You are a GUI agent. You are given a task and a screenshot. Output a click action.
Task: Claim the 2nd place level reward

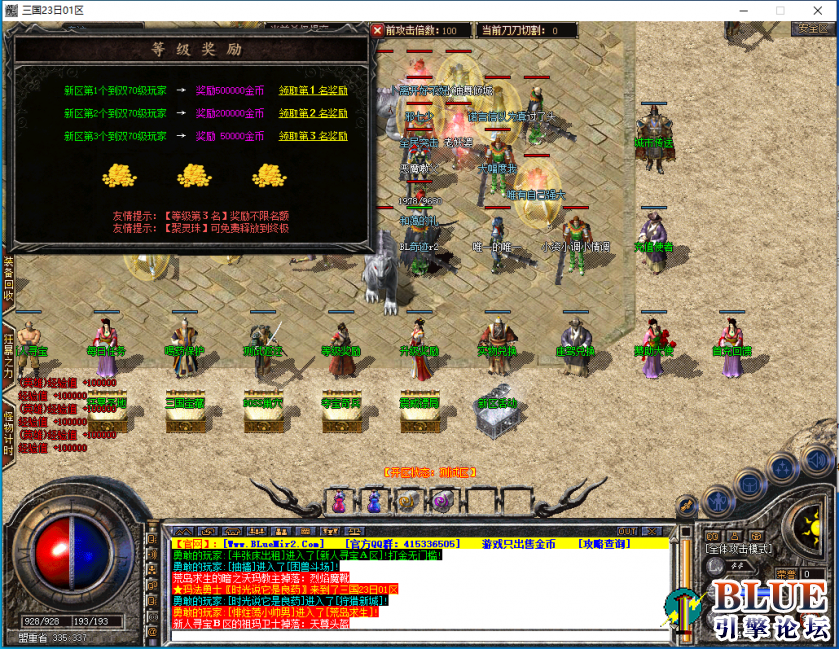click(313, 113)
